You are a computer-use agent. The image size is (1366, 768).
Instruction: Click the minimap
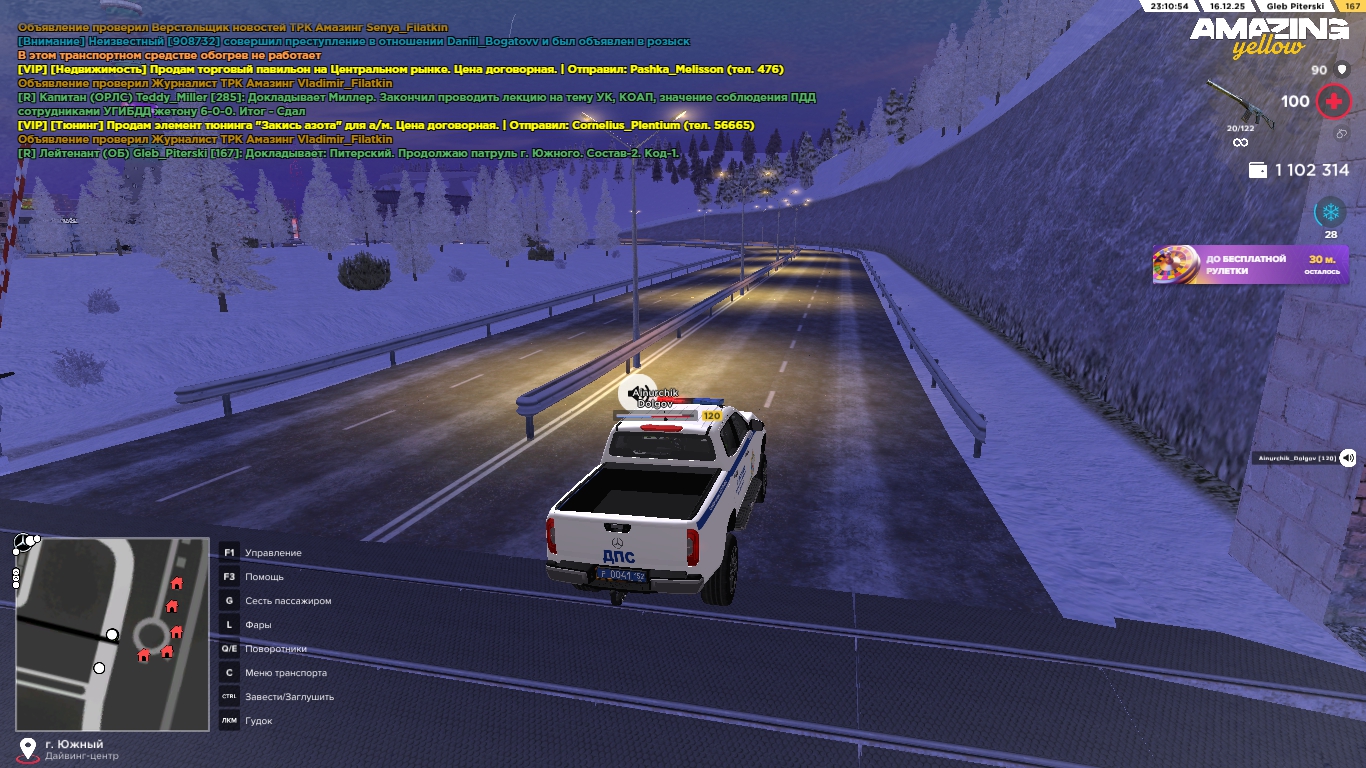pyautogui.click(x=111, y=634)
